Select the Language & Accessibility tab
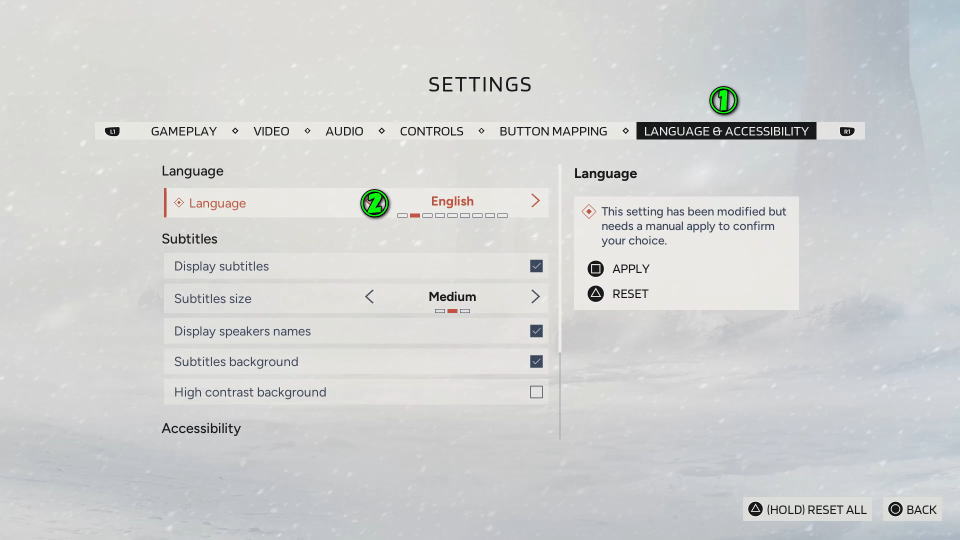Image resolution: width=960 pixels, height=540 pixels. 726,131
